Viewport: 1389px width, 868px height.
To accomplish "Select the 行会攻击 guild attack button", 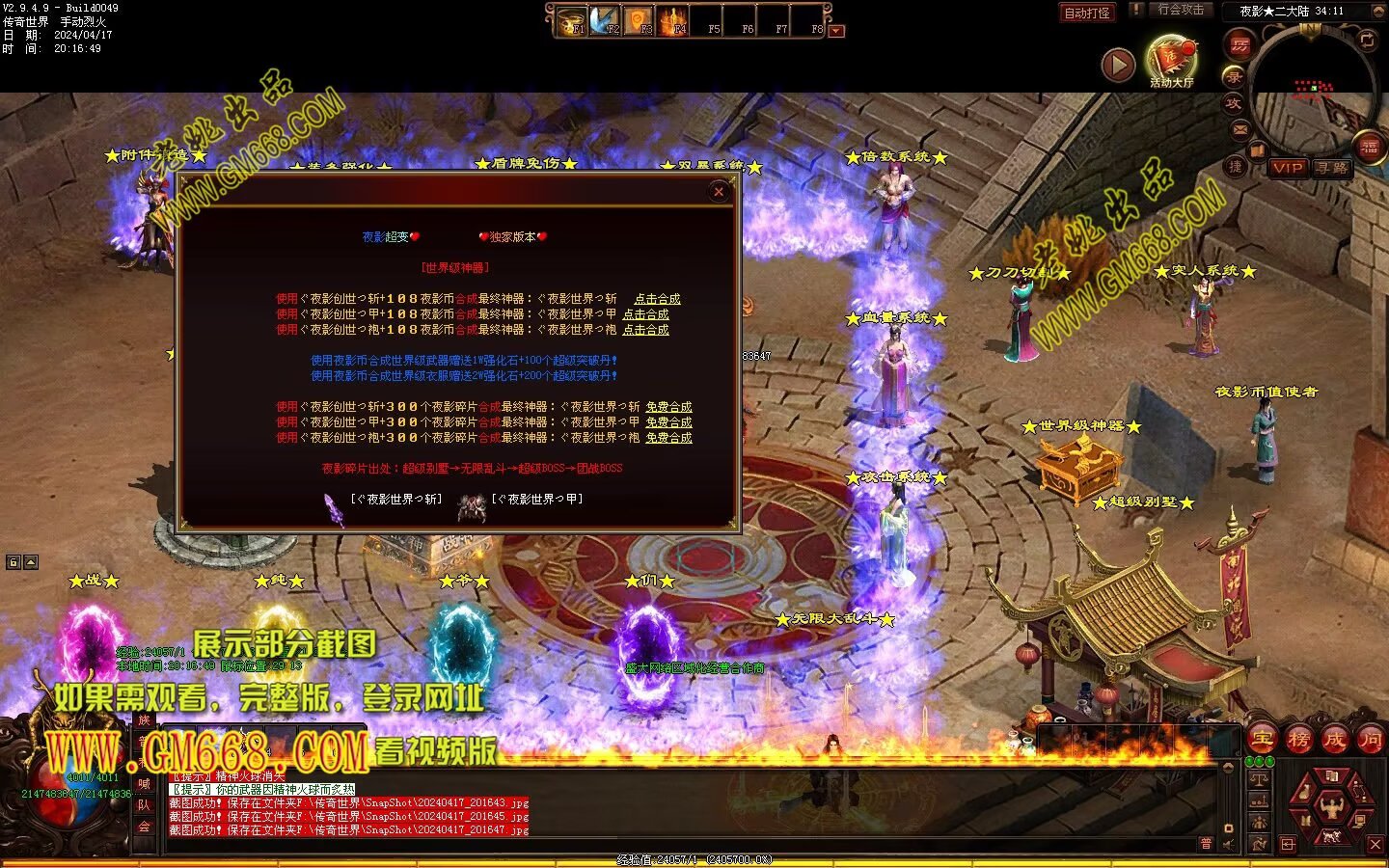I will (1181, 10).
